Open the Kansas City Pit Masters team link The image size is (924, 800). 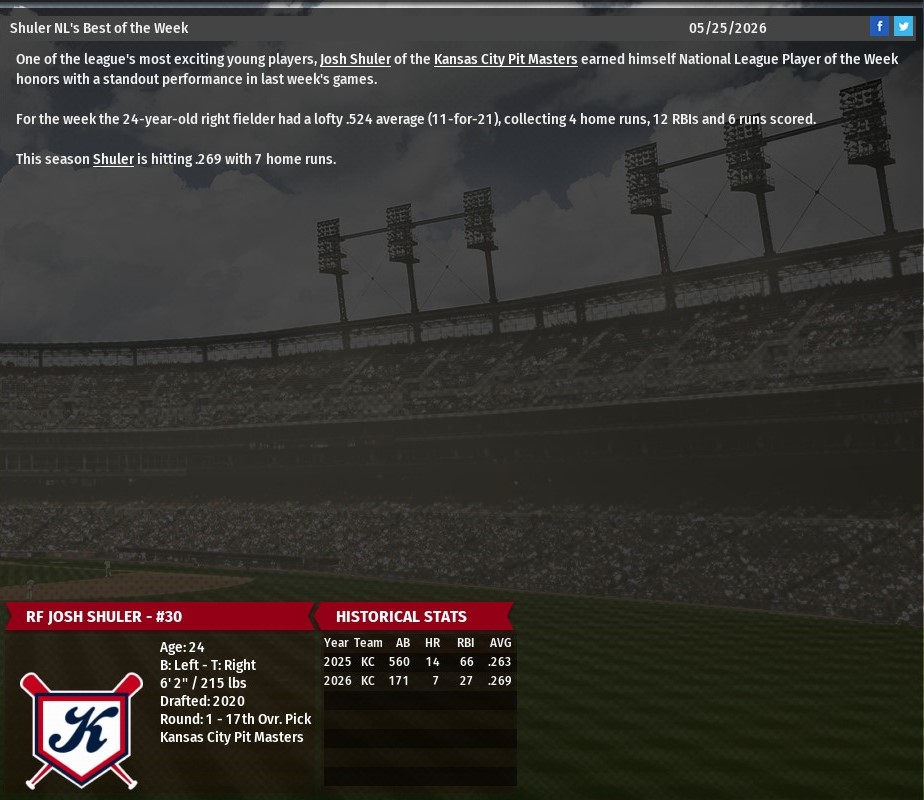coord(505,59)
